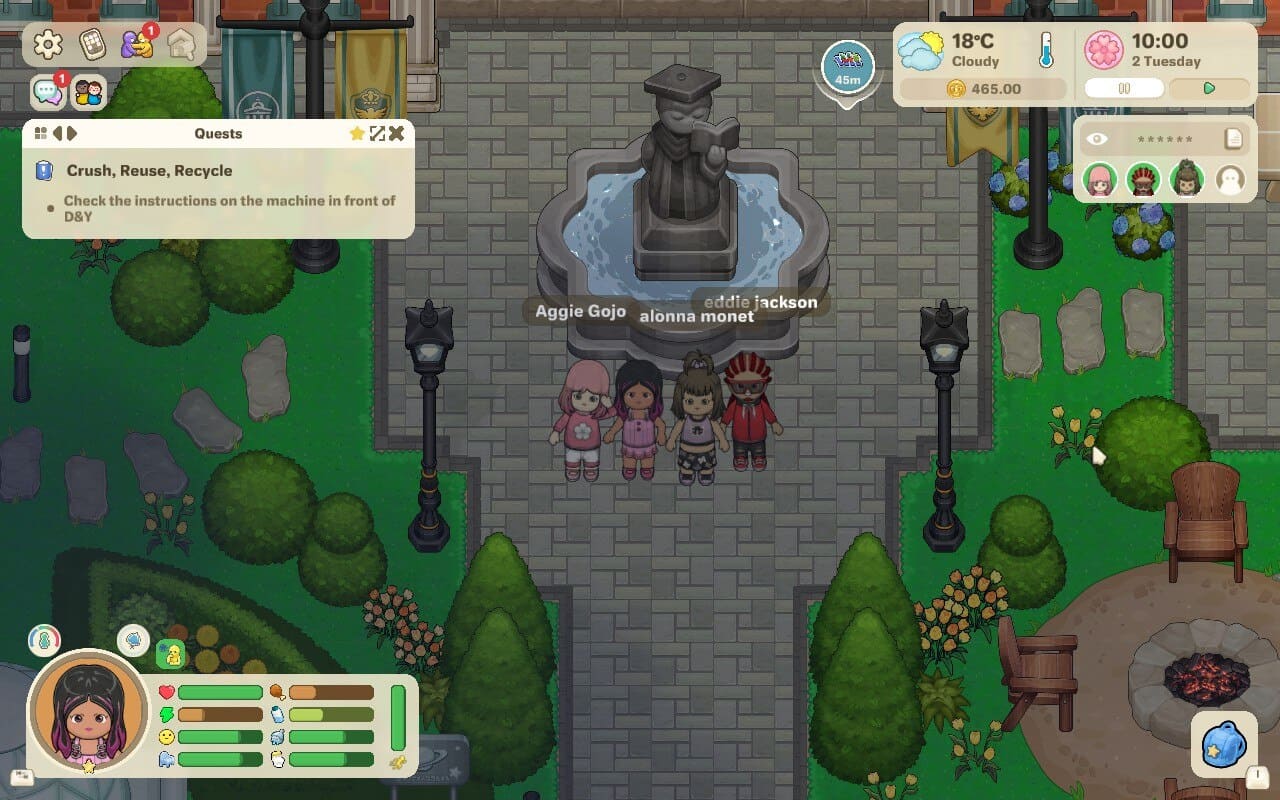Image resolution: width=1280 pixels, height=800 pixels.
Task: Select the pink-haired character portrait
Action: (x=1100, y=180)
